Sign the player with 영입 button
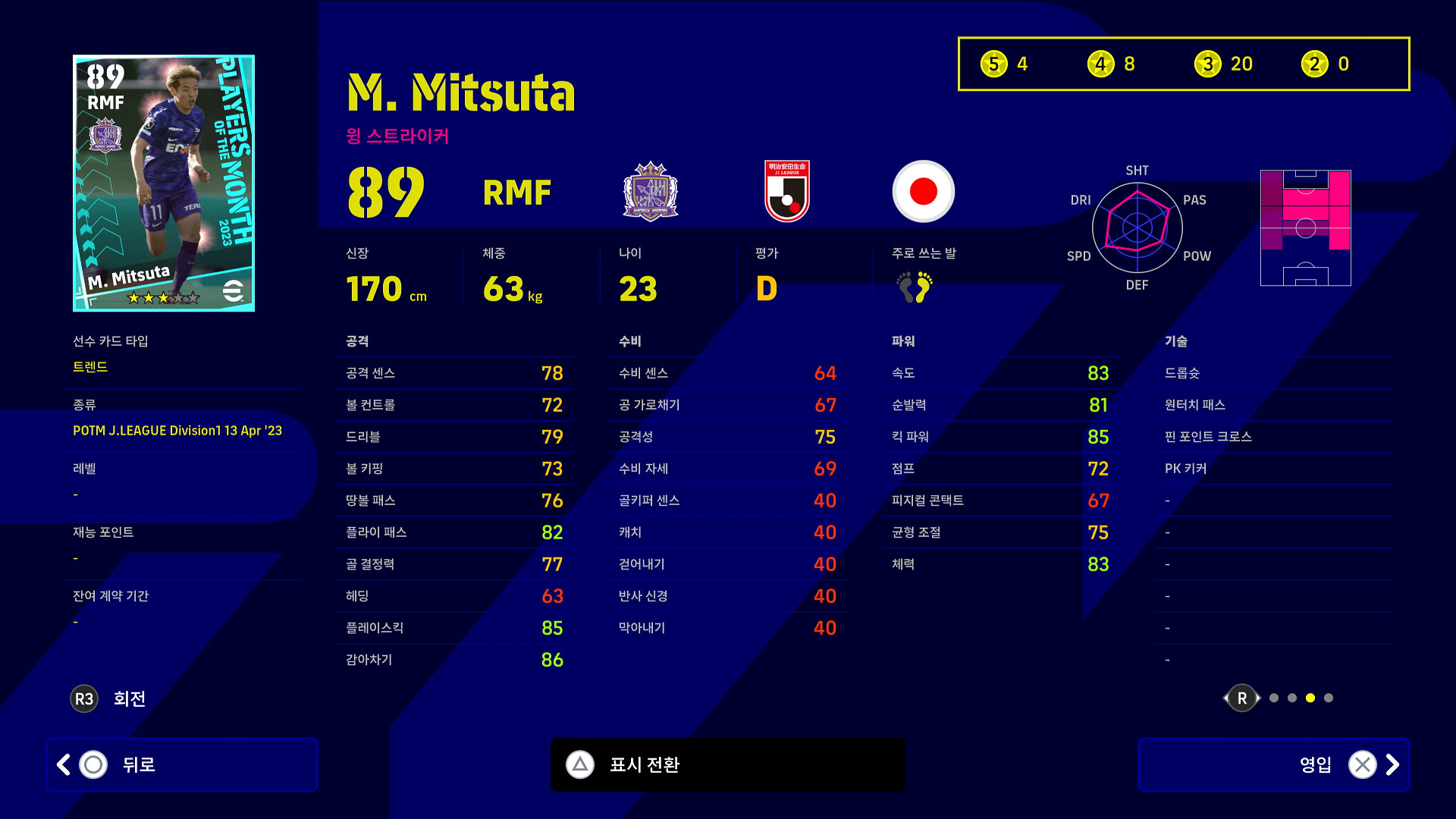The image size is (1456, 819). pyautogui.click(x=1273, y=764)
